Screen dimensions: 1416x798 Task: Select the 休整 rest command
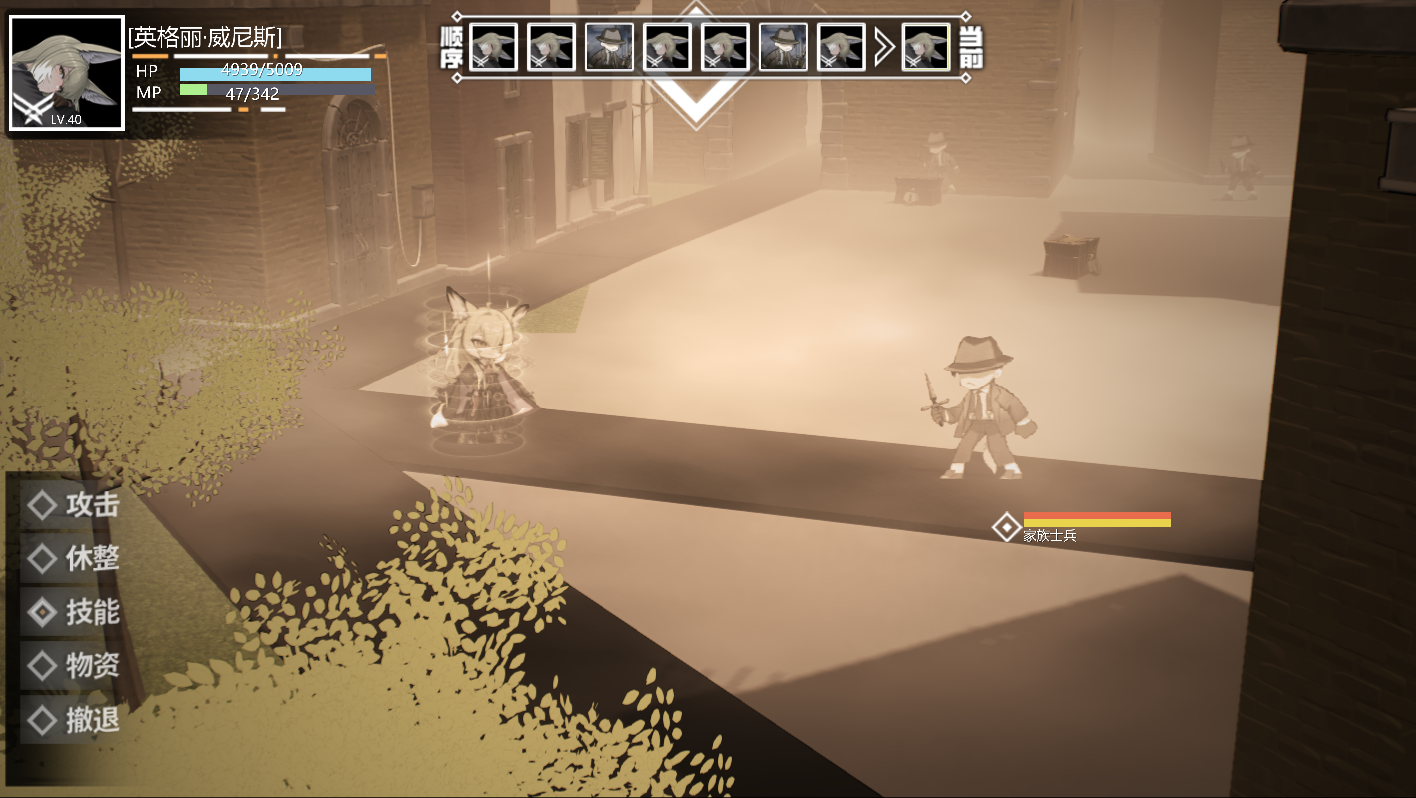point(74,558)
